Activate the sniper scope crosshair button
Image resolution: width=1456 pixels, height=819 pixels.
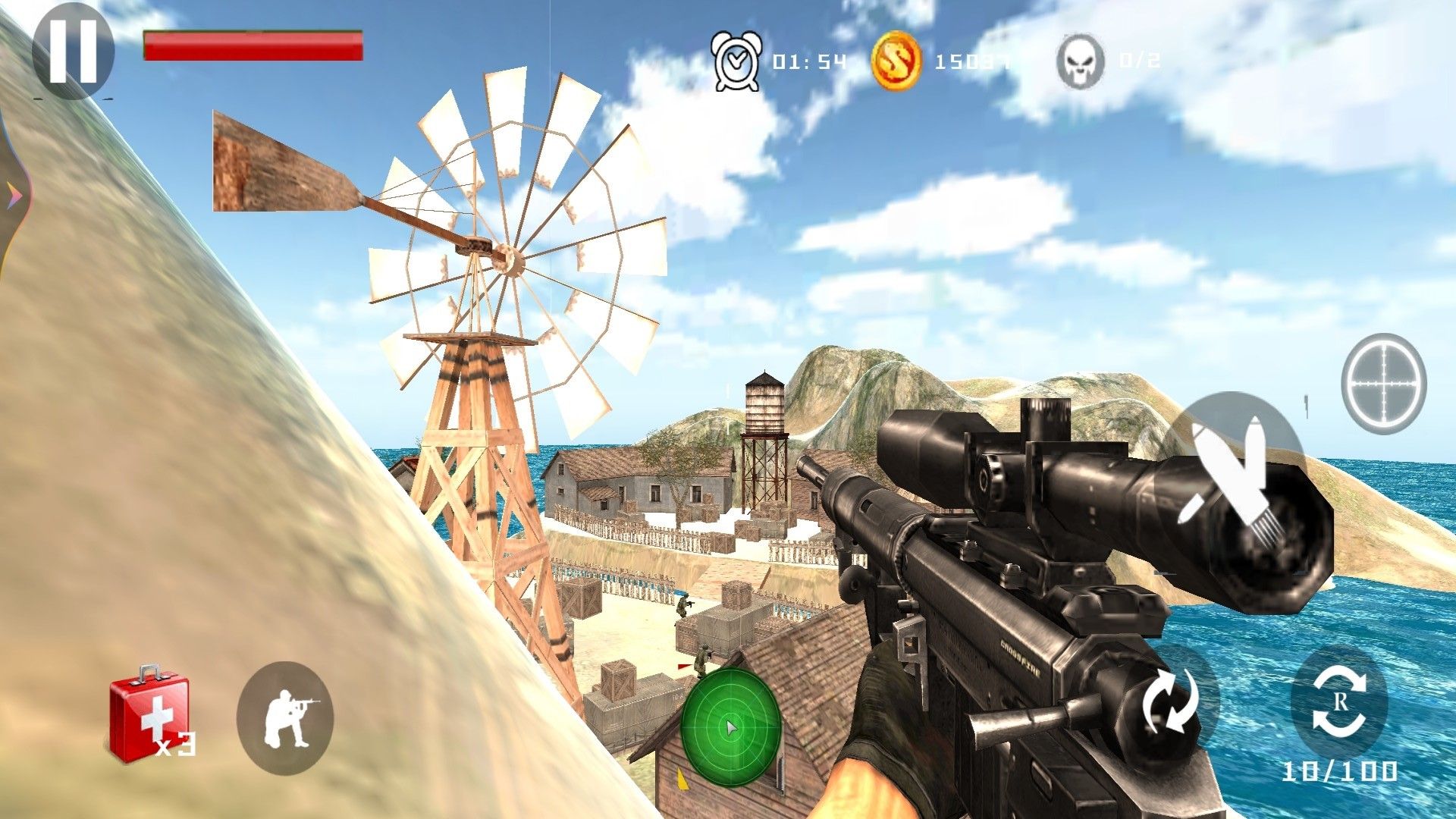click(x=1383, y=384)
